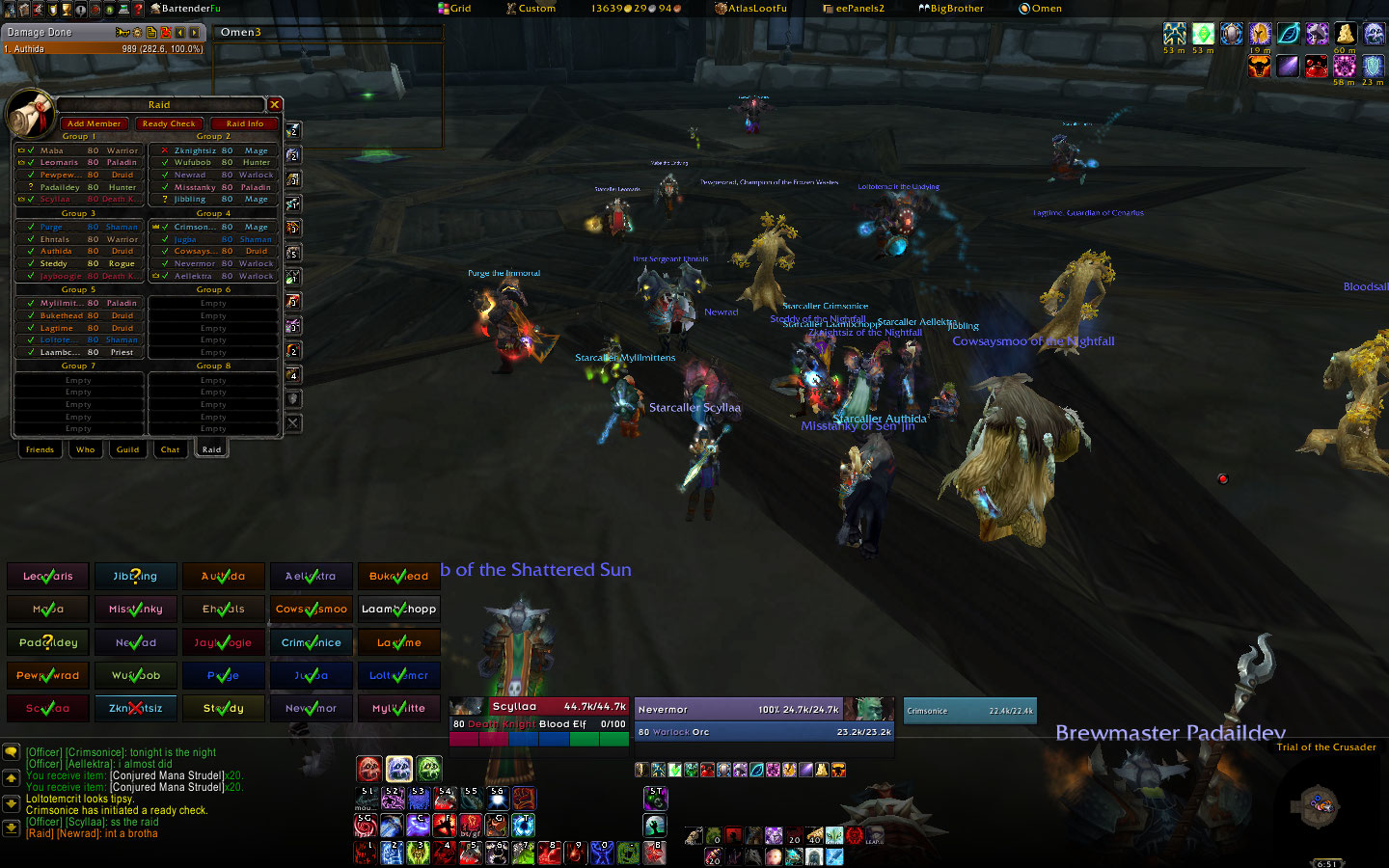Open Raid Info
This screenshot has height=868, width=1389.
click(244, 123)
